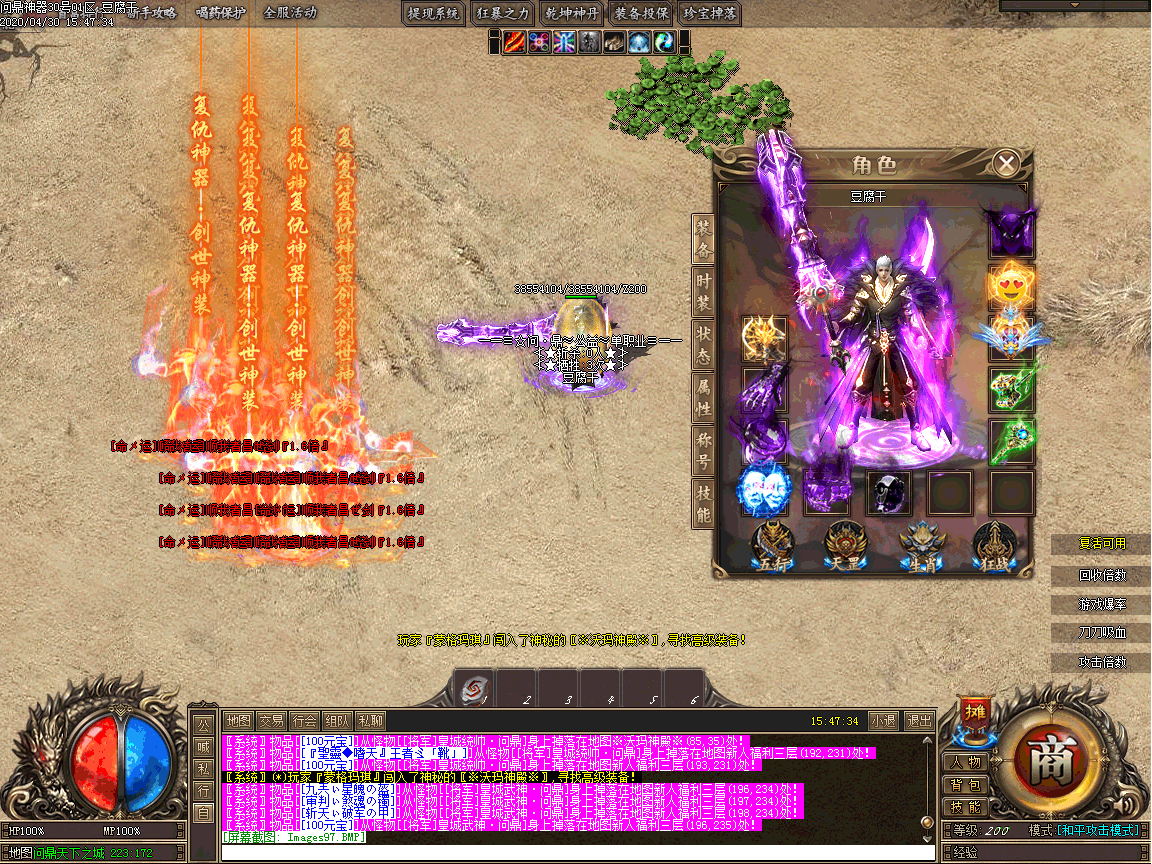Image resolution: width=1152 pixels, height=864 pixels.
Task: Open the 装备投保 equipment insurance button
Action: coord(641,13)
